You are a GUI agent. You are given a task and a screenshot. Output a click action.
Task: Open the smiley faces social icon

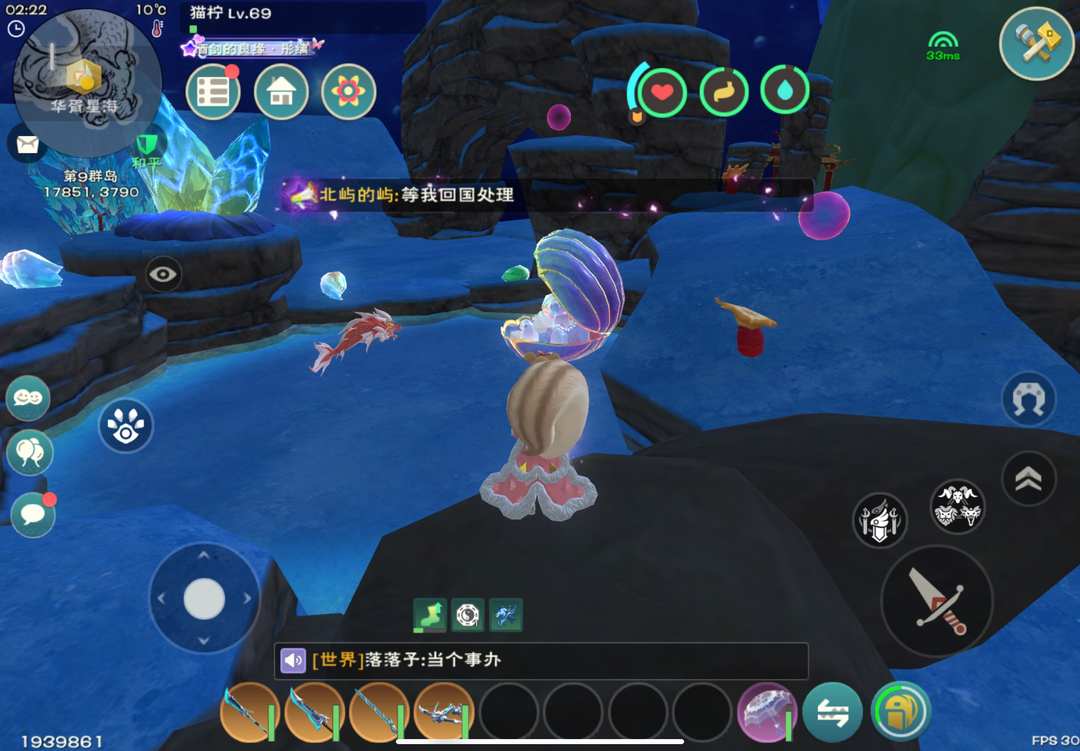28,399
